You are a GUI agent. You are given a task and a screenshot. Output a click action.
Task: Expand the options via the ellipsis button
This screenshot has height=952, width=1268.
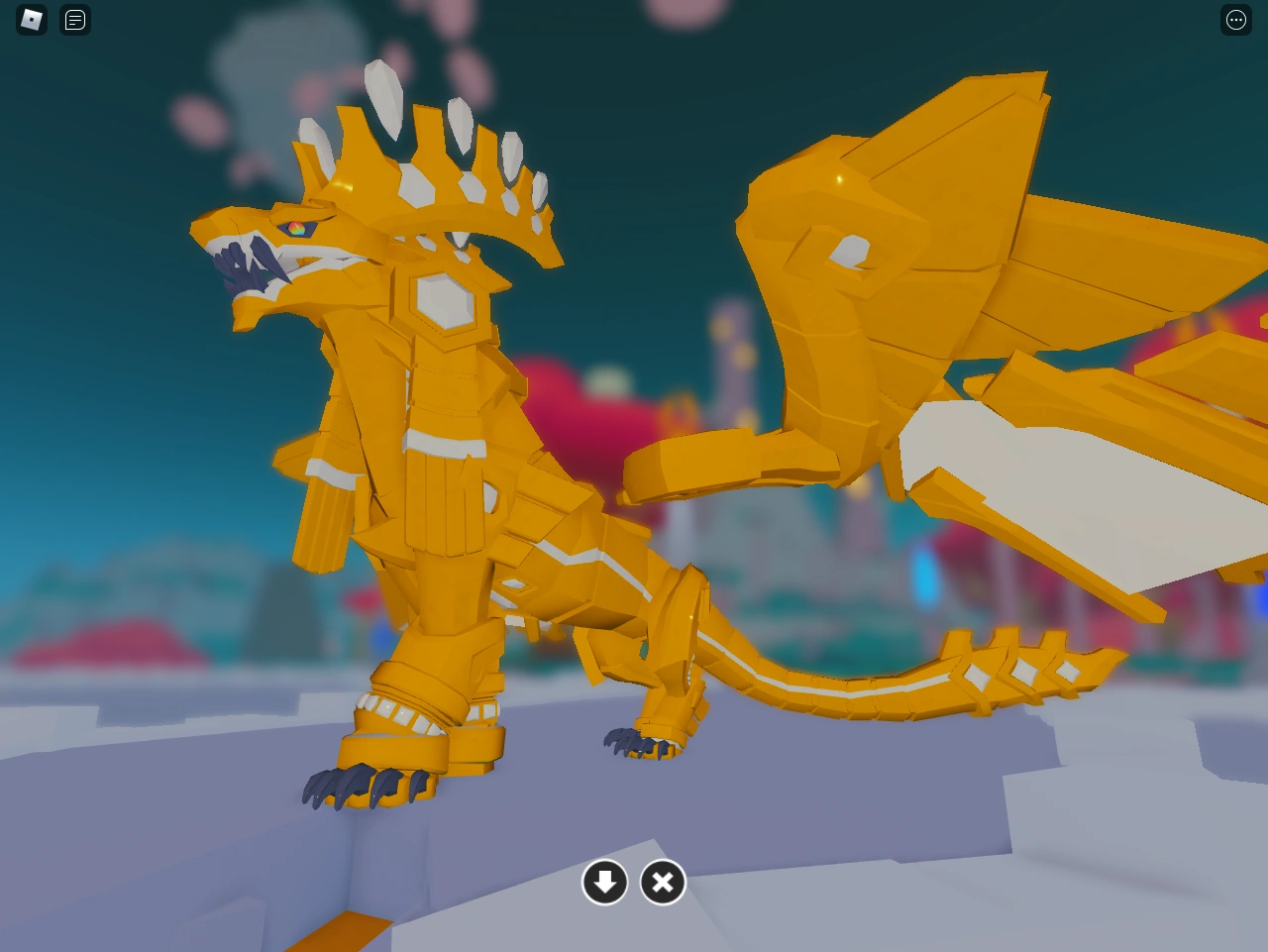[x=1235, y=19]
